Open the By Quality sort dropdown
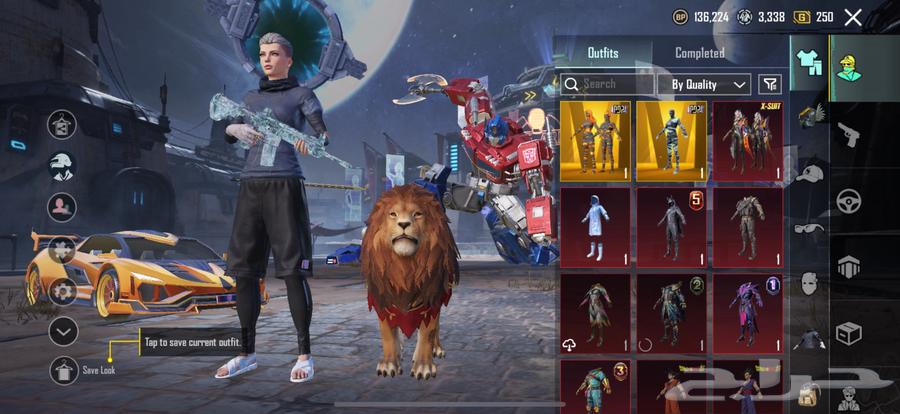Image resolution: width=900 pixels, height=414 pixels. tap(710, 84)
